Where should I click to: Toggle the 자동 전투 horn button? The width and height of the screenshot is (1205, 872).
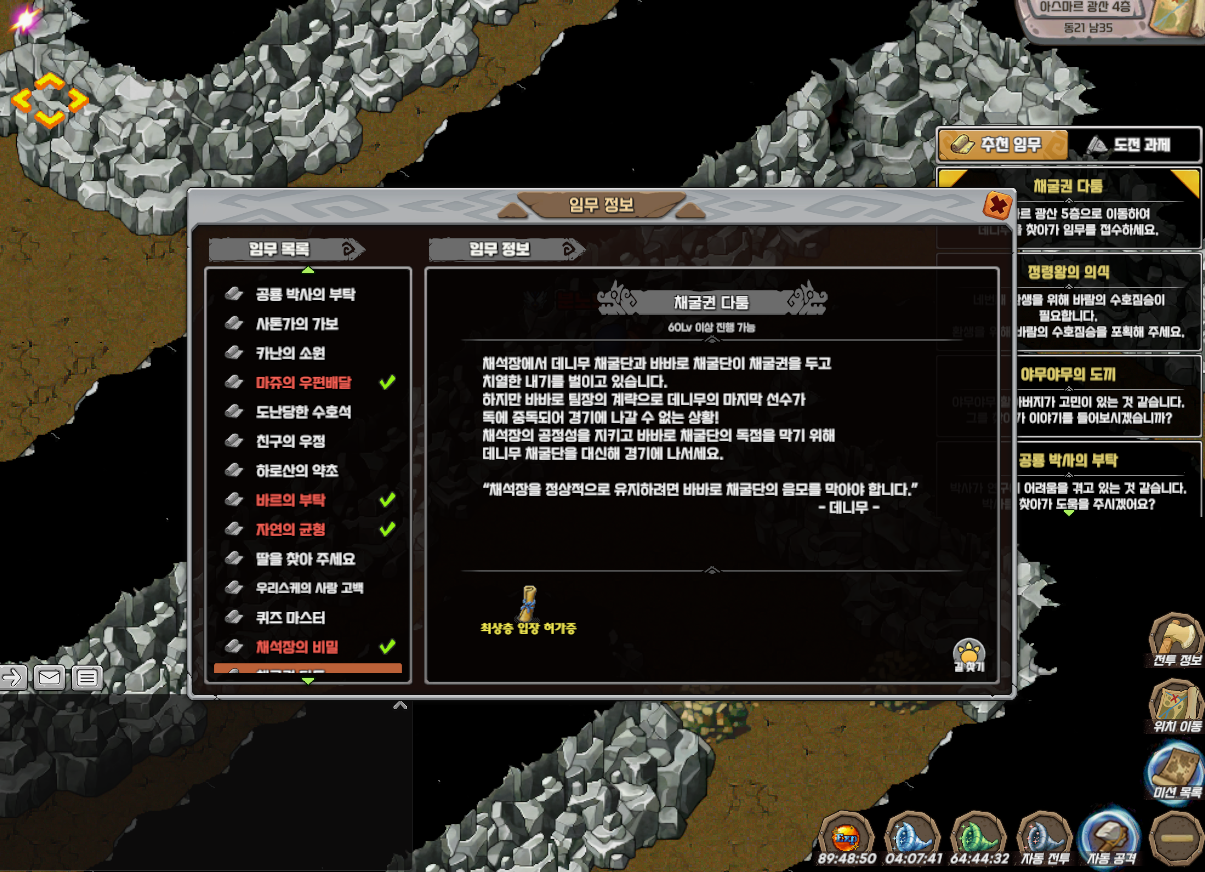[x=1043, y=838]
